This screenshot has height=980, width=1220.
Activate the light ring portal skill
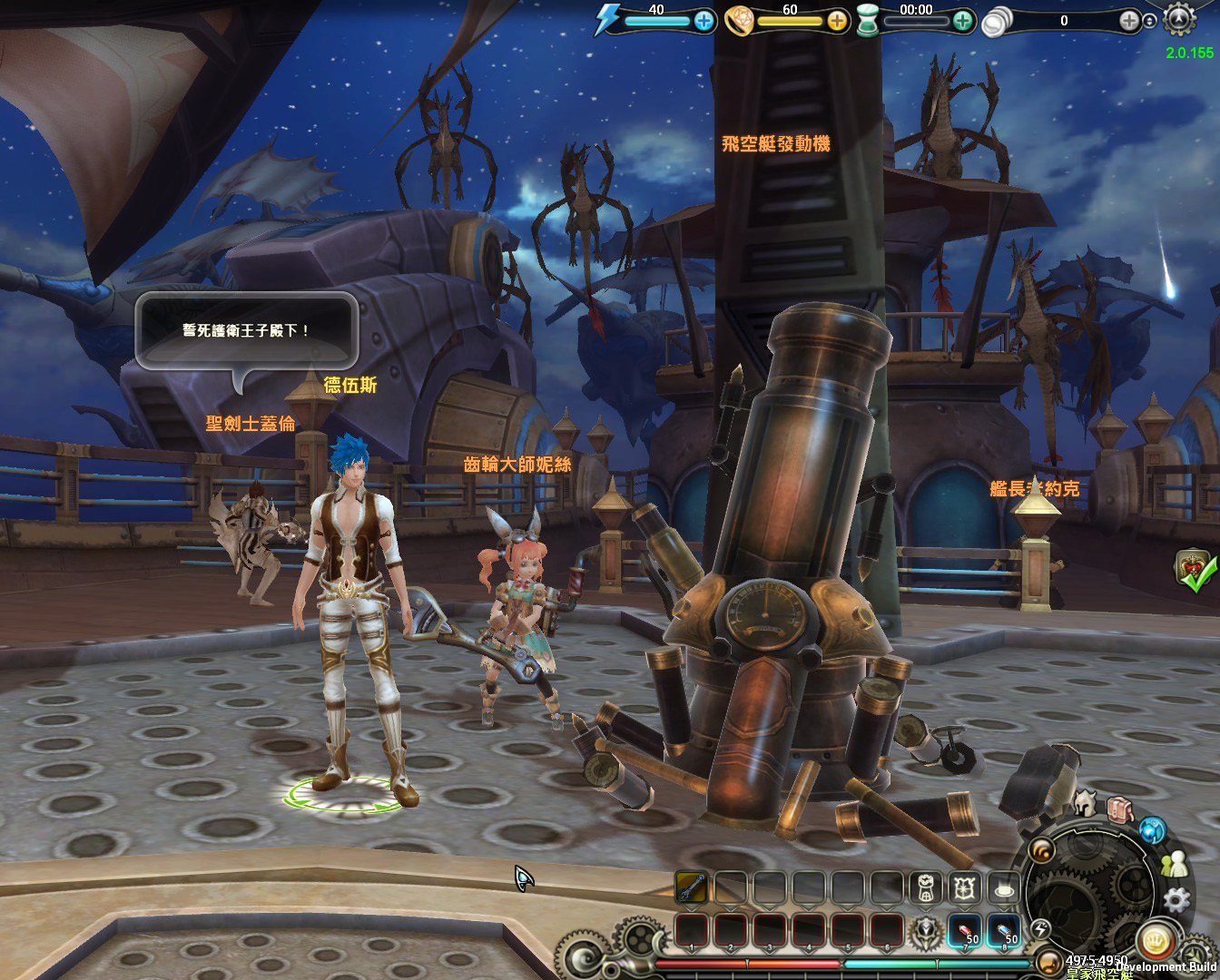(1003, 888)
